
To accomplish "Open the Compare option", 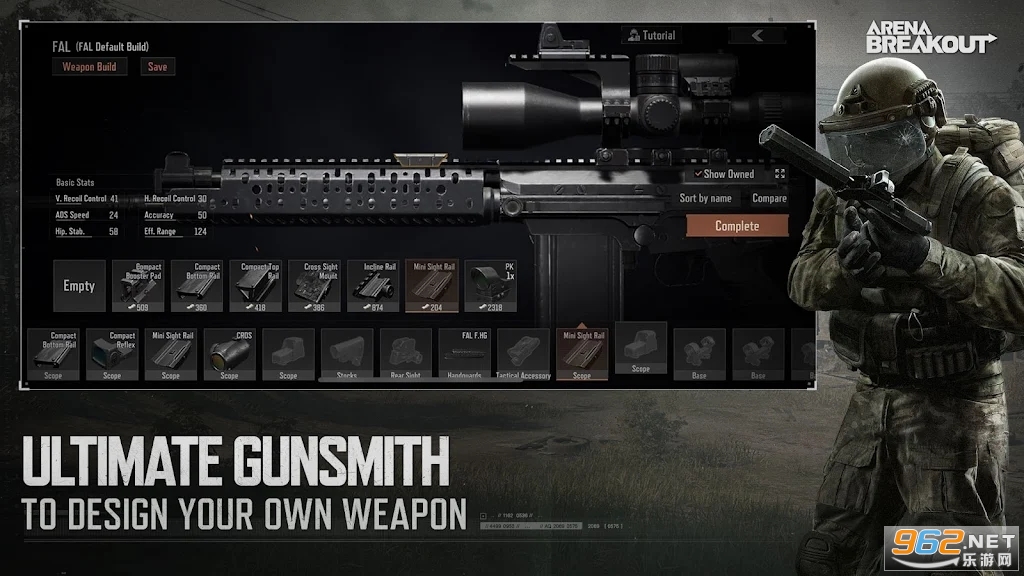I will pos(769,198).
